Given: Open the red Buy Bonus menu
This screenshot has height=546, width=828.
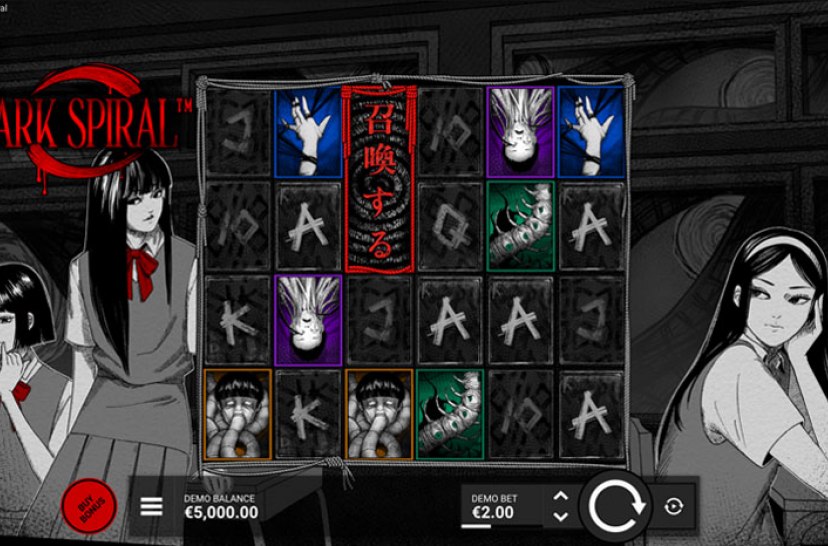Looking at the screenshot, I should click(88, 506).
